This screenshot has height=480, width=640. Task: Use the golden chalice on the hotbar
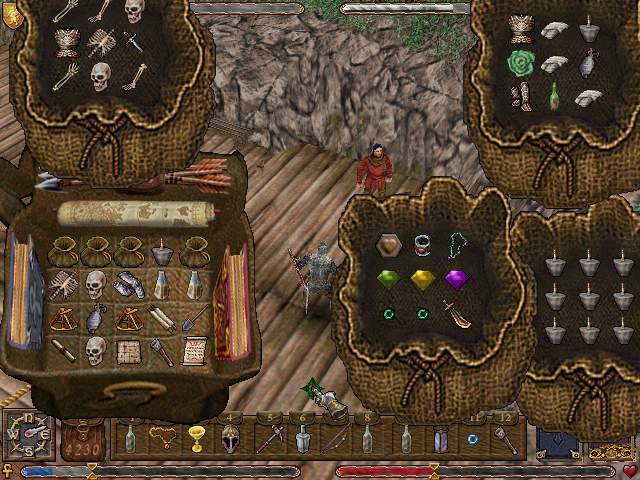[195, 438]
